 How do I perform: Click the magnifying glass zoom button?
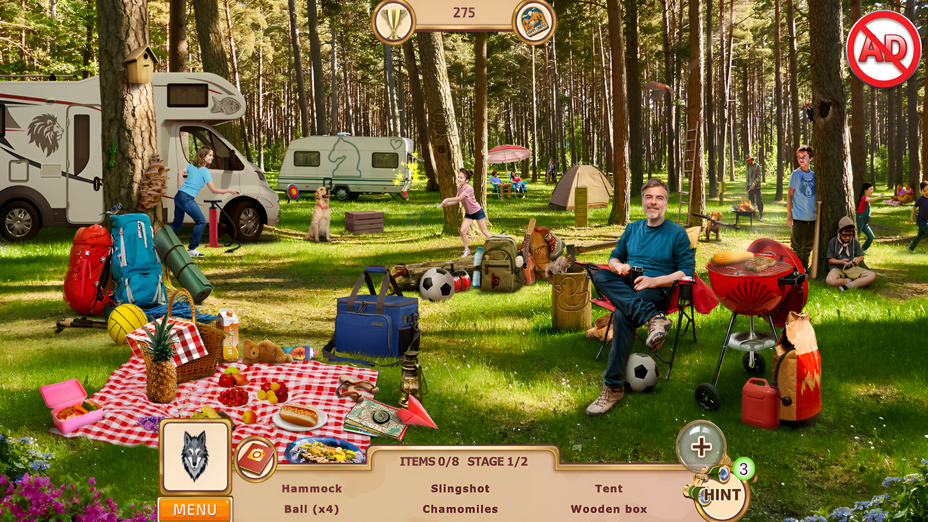(700, 446)
